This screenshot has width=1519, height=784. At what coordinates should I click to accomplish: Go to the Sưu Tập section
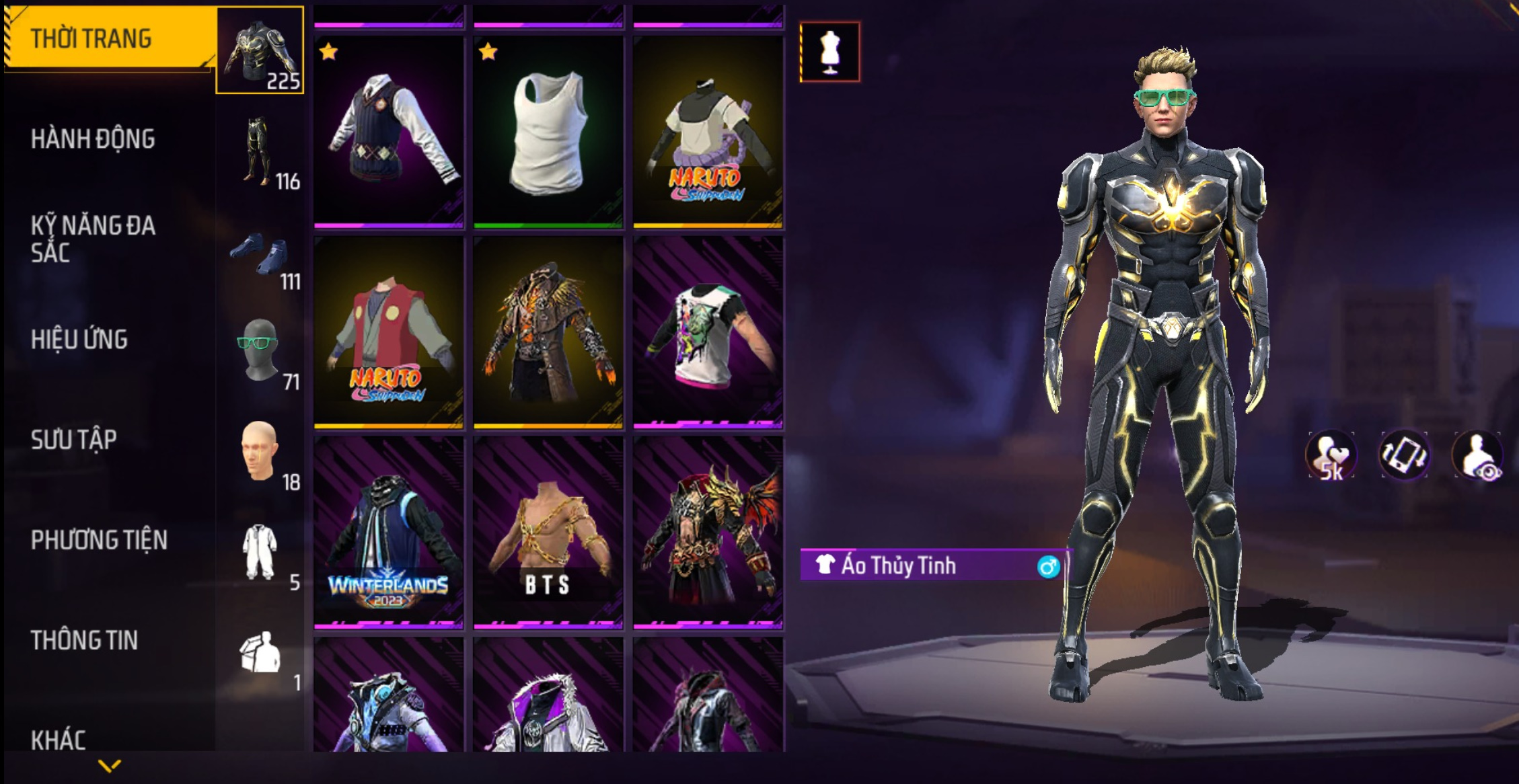click(x=74, y=440)
